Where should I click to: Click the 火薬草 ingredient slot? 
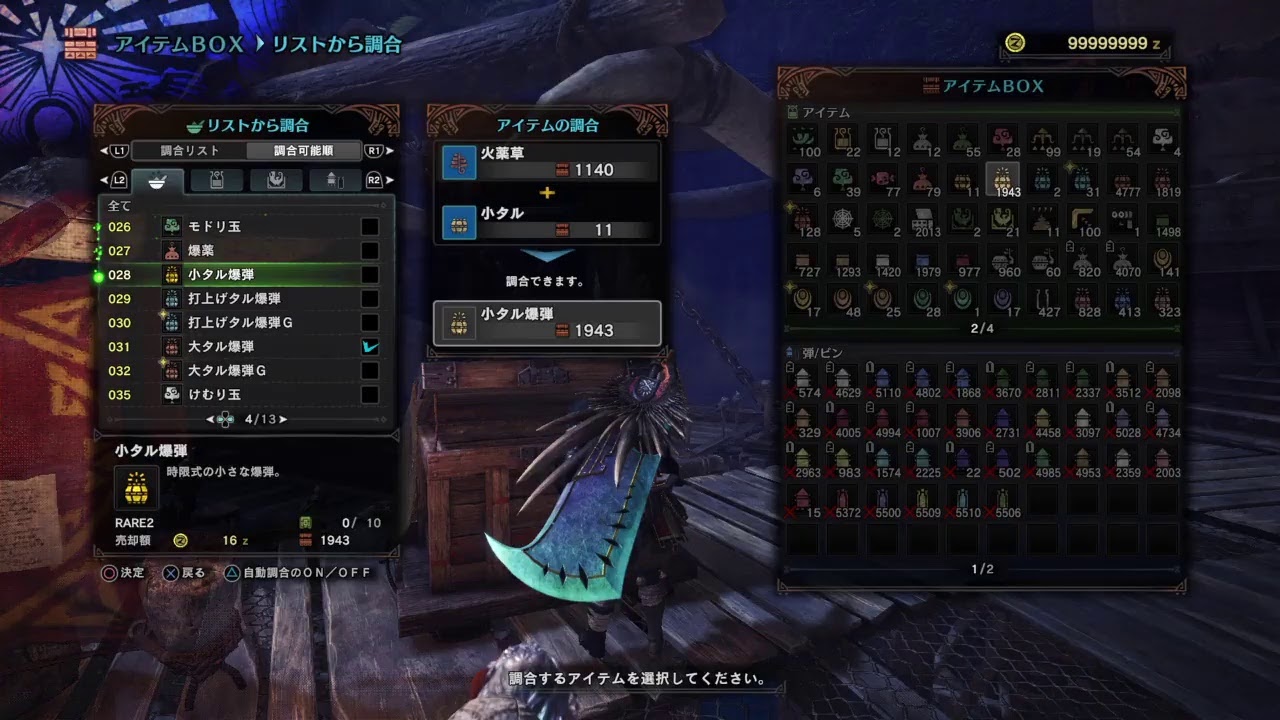point(547,162)
